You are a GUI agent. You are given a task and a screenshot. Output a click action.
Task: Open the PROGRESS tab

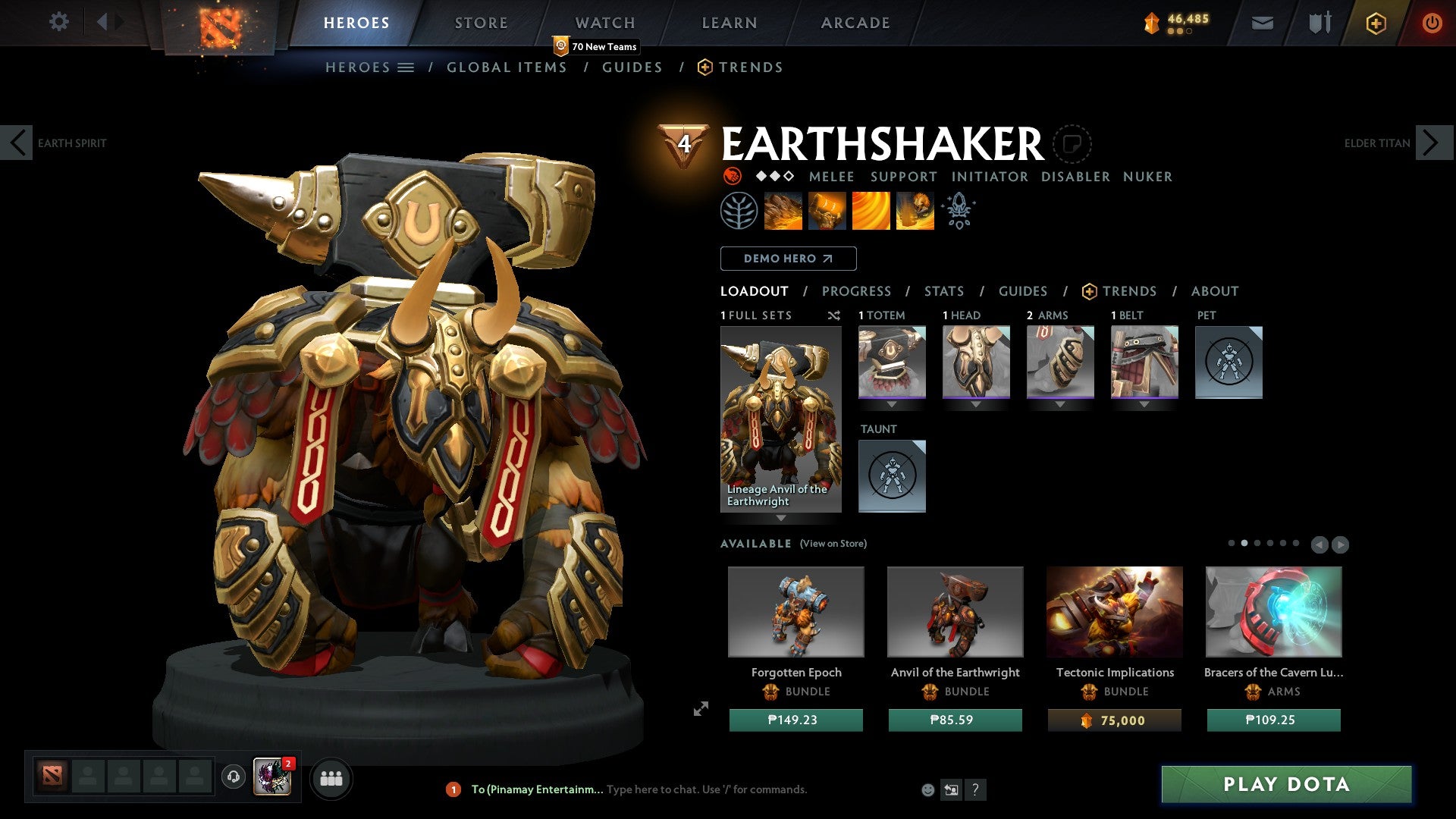click(857, 290)
